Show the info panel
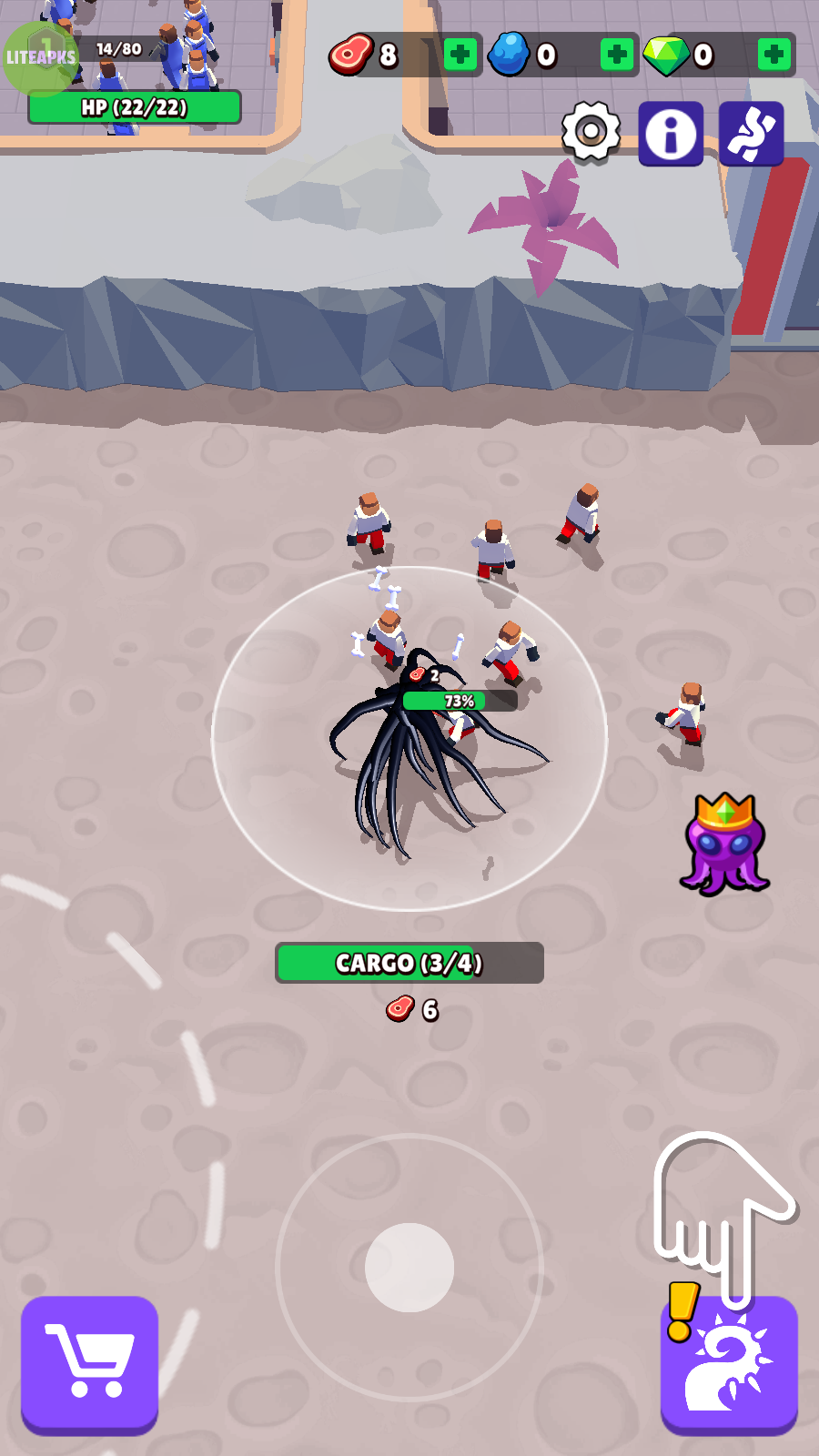Viewport: 819px width, 1456px height. tap(671, 134)
